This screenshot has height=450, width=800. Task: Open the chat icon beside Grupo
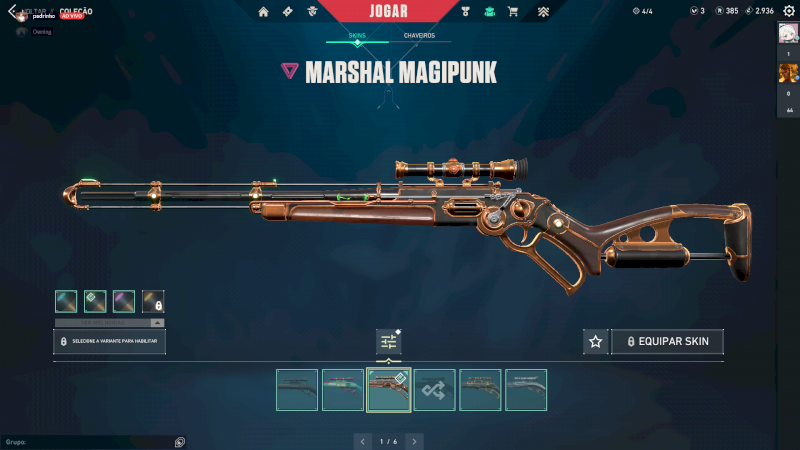(x=180, y=441)
